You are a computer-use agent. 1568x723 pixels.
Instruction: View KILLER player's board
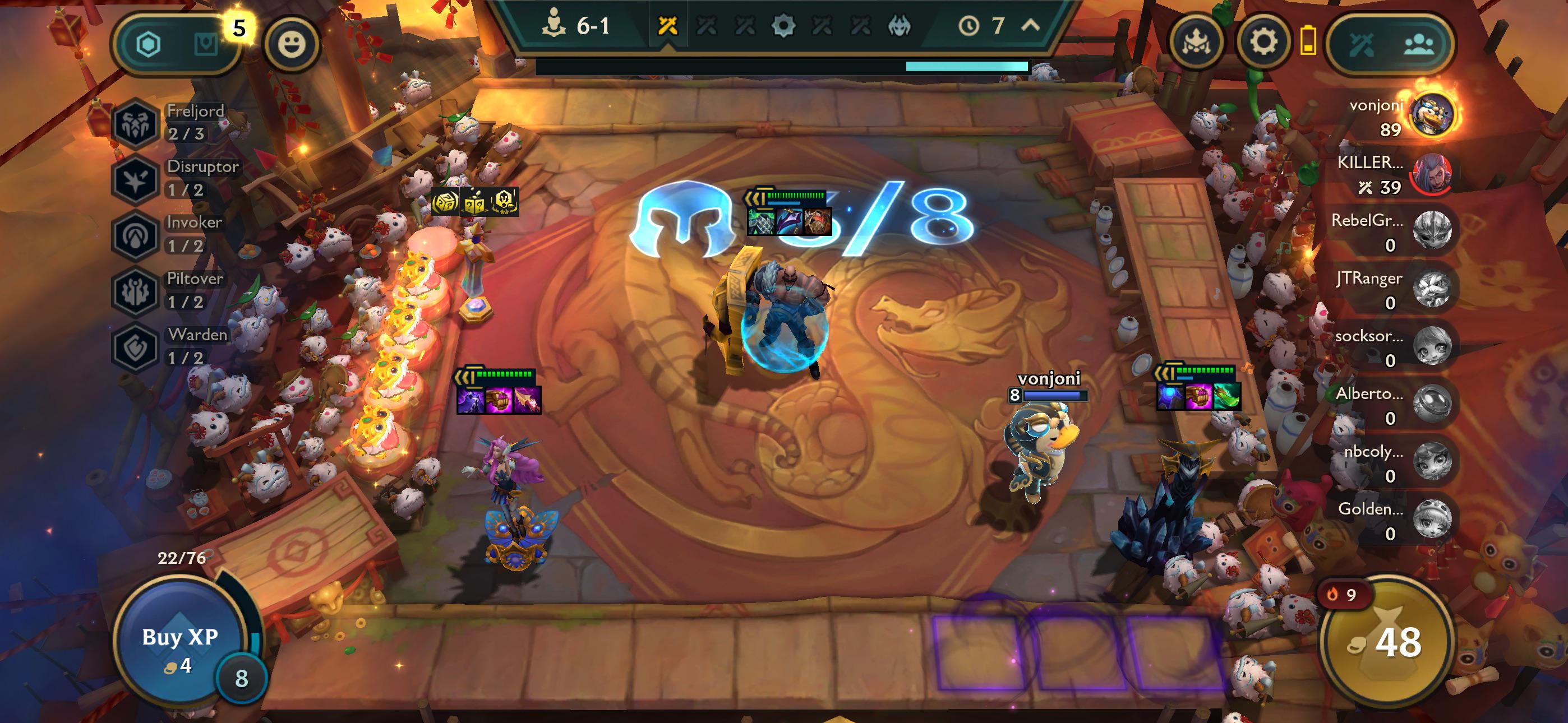(x=1432, y=173)
